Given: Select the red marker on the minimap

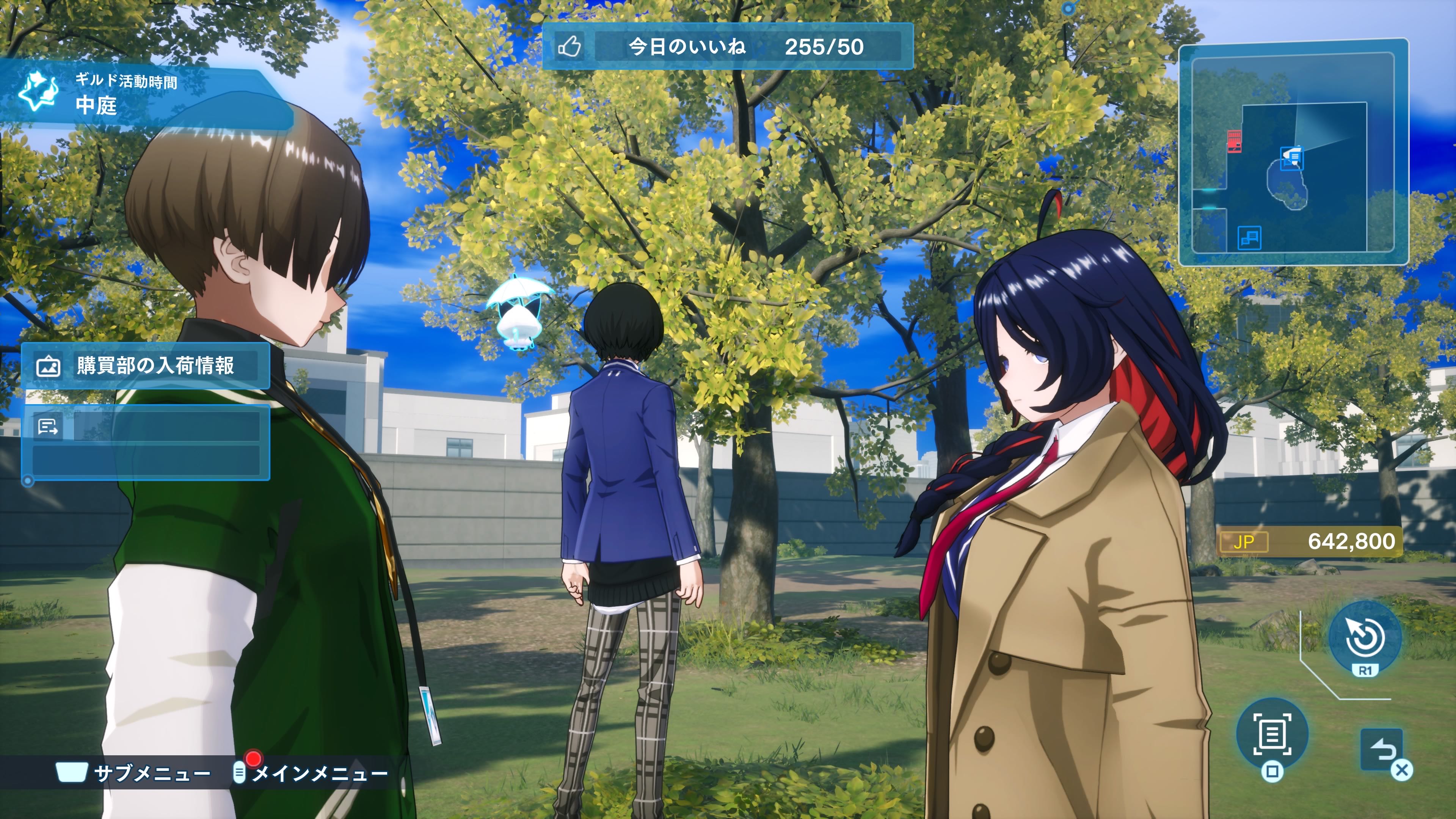Looking at the screenshot, I should pos(1234,141).
